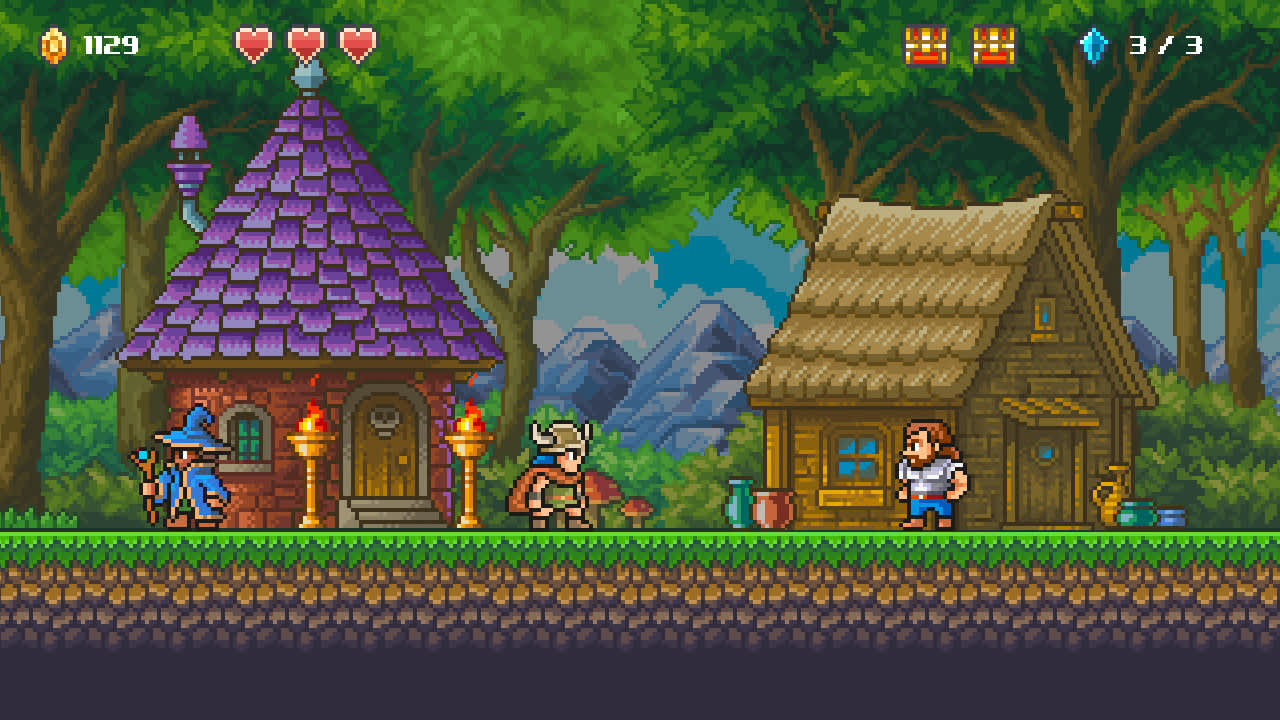Open the first treasure chest icon
The image size is (1280, 720).
[927, 43]
